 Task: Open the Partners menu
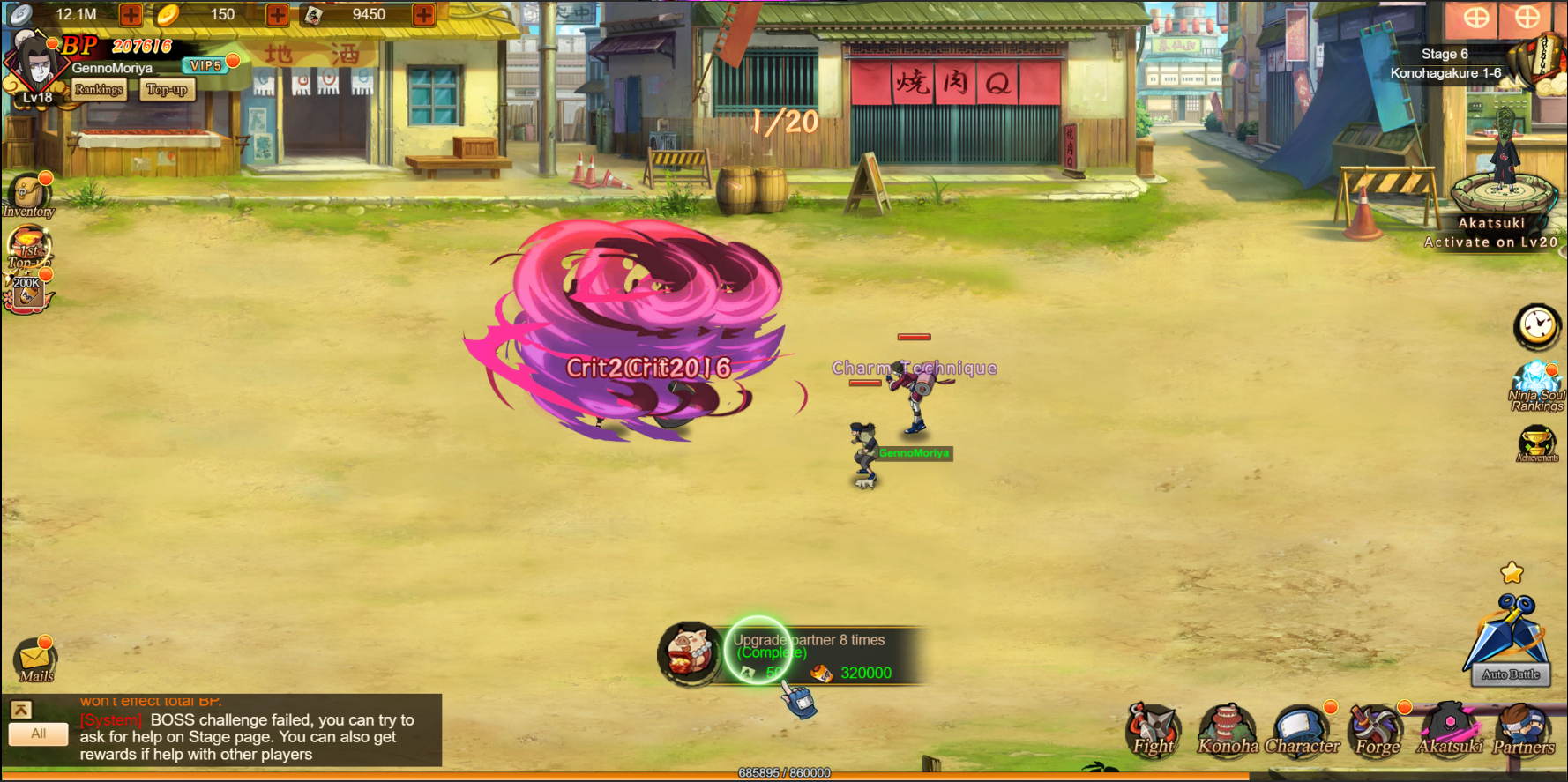(1523, 732)
